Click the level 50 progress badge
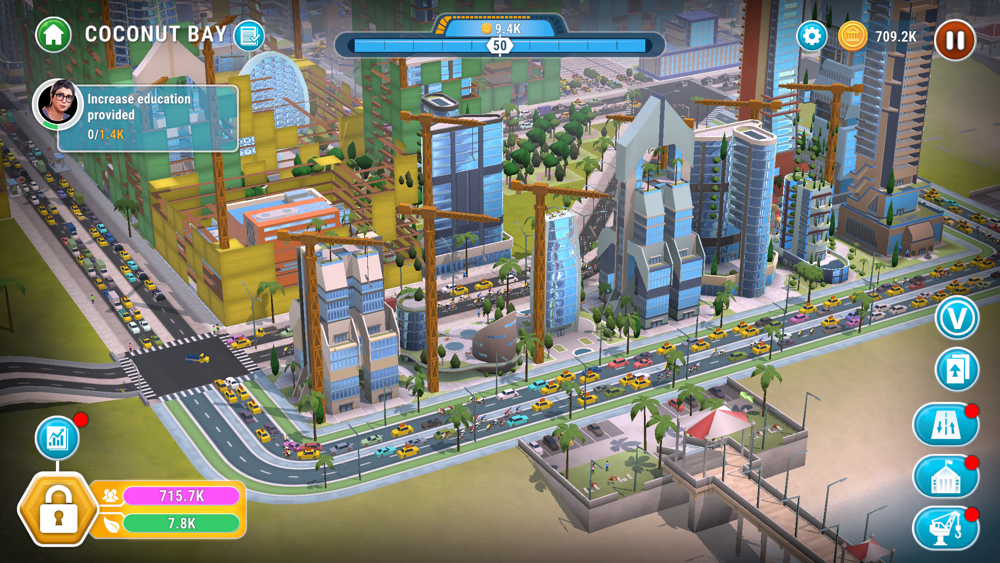The height and width of the screenshot is (563, 1000). pos(500,46)
